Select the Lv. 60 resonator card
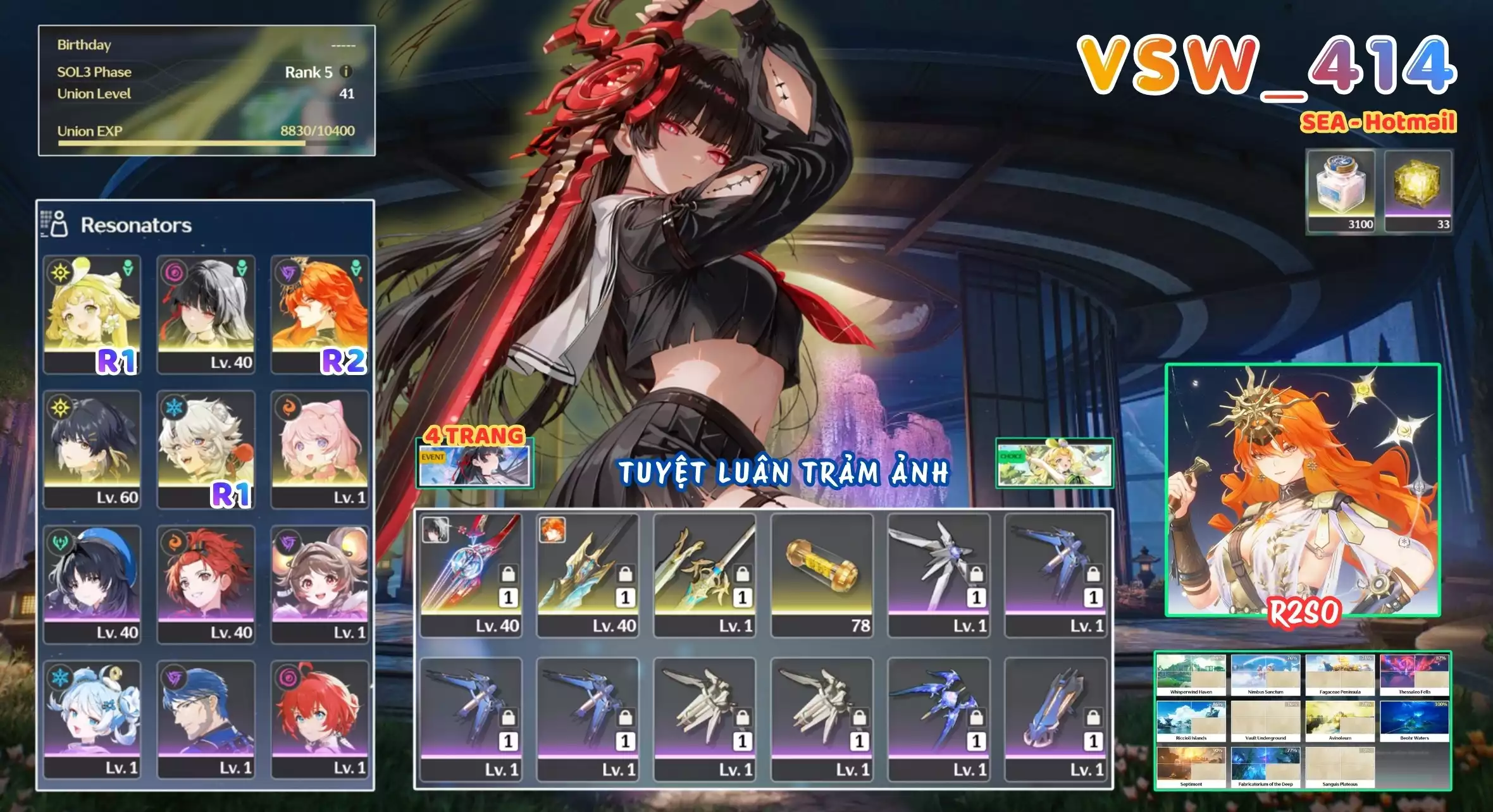Screen dimensions: 1493x812 click(x=92, y=443)
